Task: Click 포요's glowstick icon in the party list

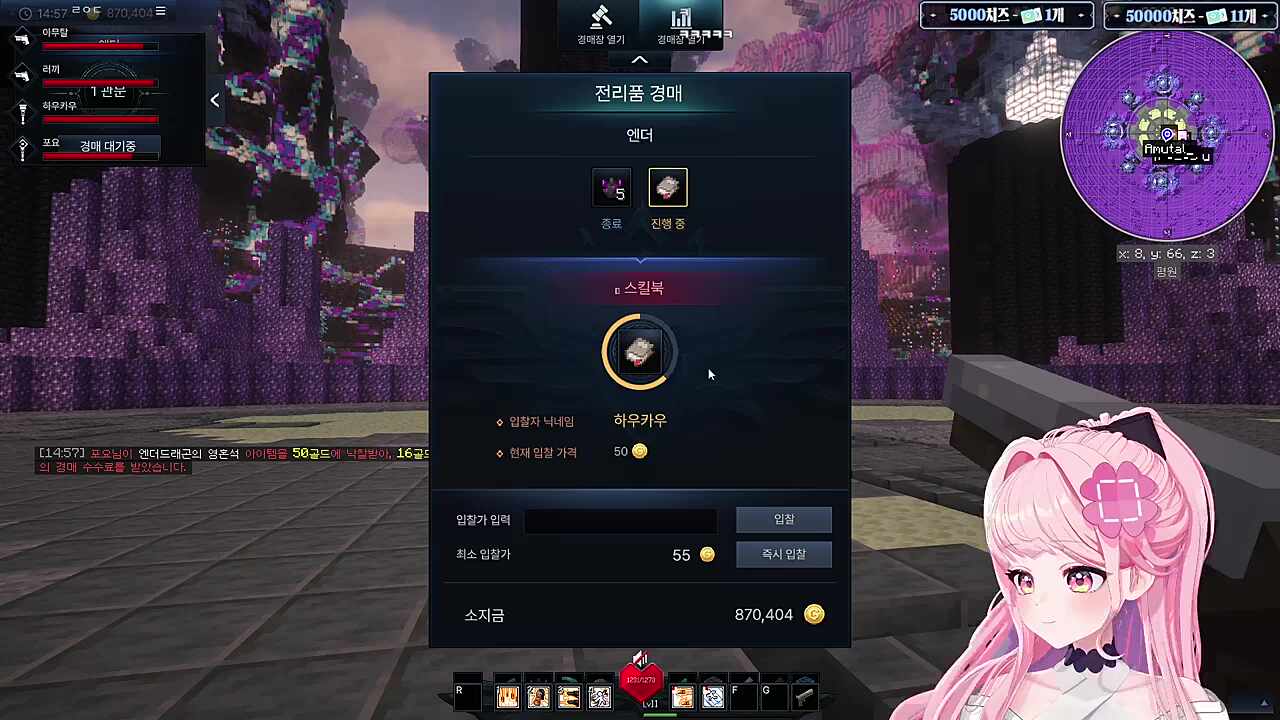Action: [23, 146]
